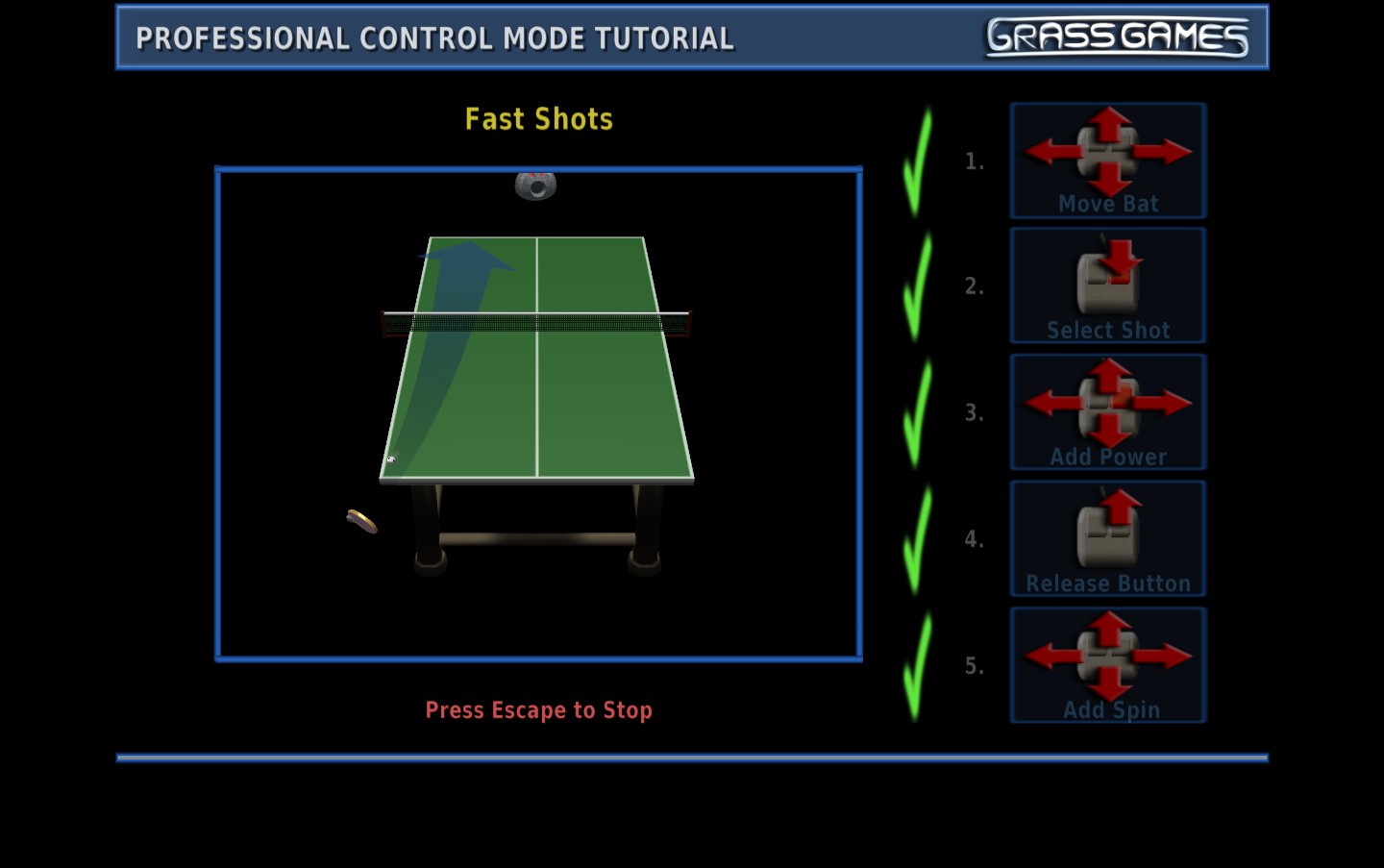Select the Add Power arrows icon

click(1107, 404)
